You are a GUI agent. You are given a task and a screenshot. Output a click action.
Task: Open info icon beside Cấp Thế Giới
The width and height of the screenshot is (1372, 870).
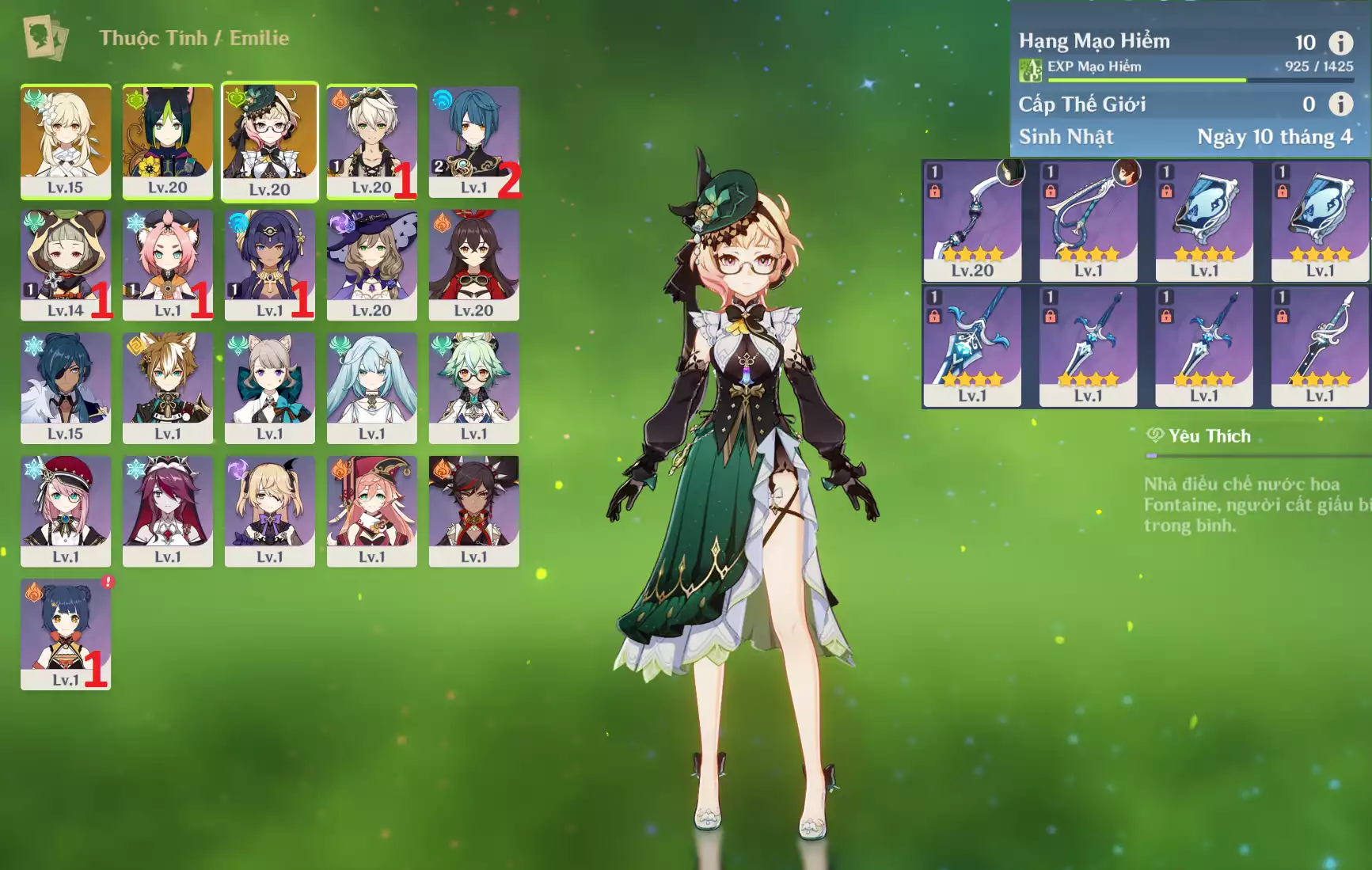(1340, 104)
